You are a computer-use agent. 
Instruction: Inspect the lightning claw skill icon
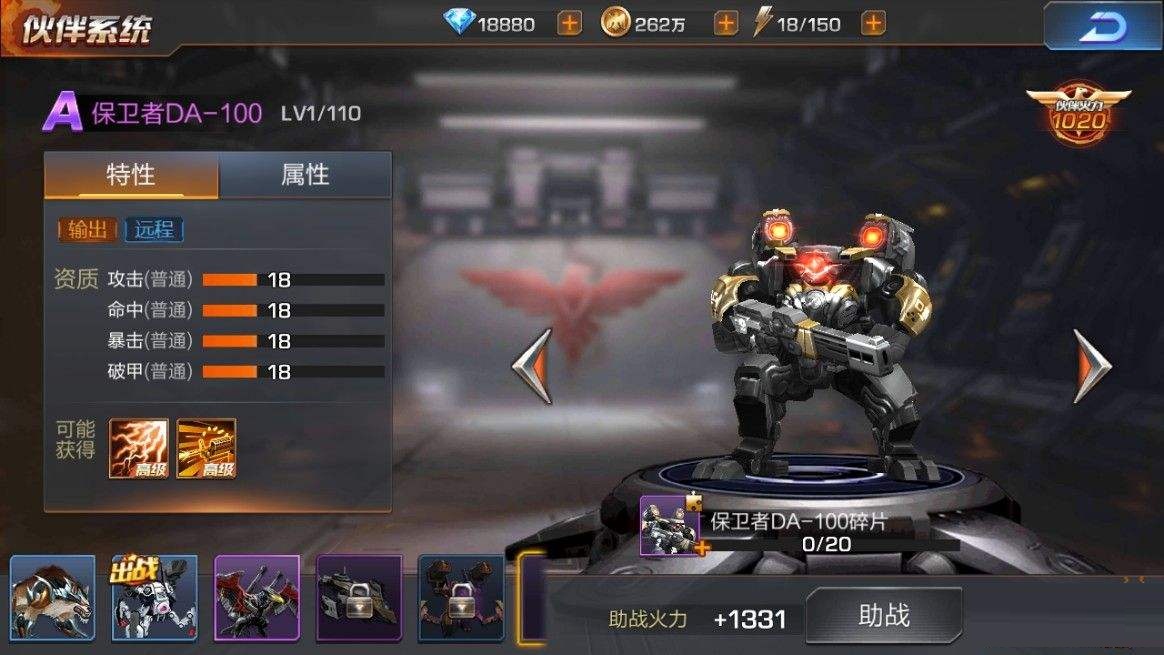(138, 448)
